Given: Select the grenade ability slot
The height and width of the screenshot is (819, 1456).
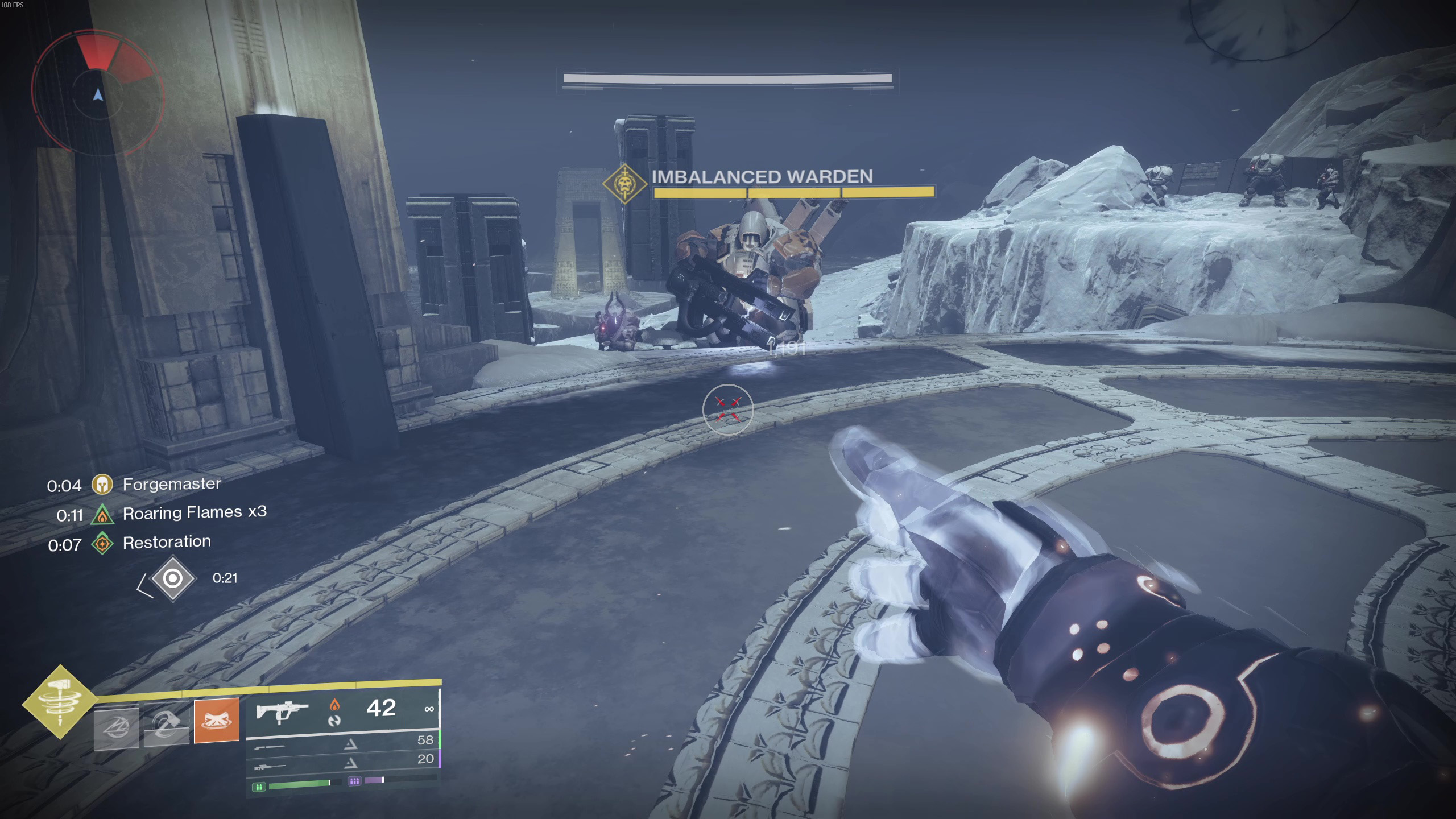Looking at the screenshot, I should point(117,727).
